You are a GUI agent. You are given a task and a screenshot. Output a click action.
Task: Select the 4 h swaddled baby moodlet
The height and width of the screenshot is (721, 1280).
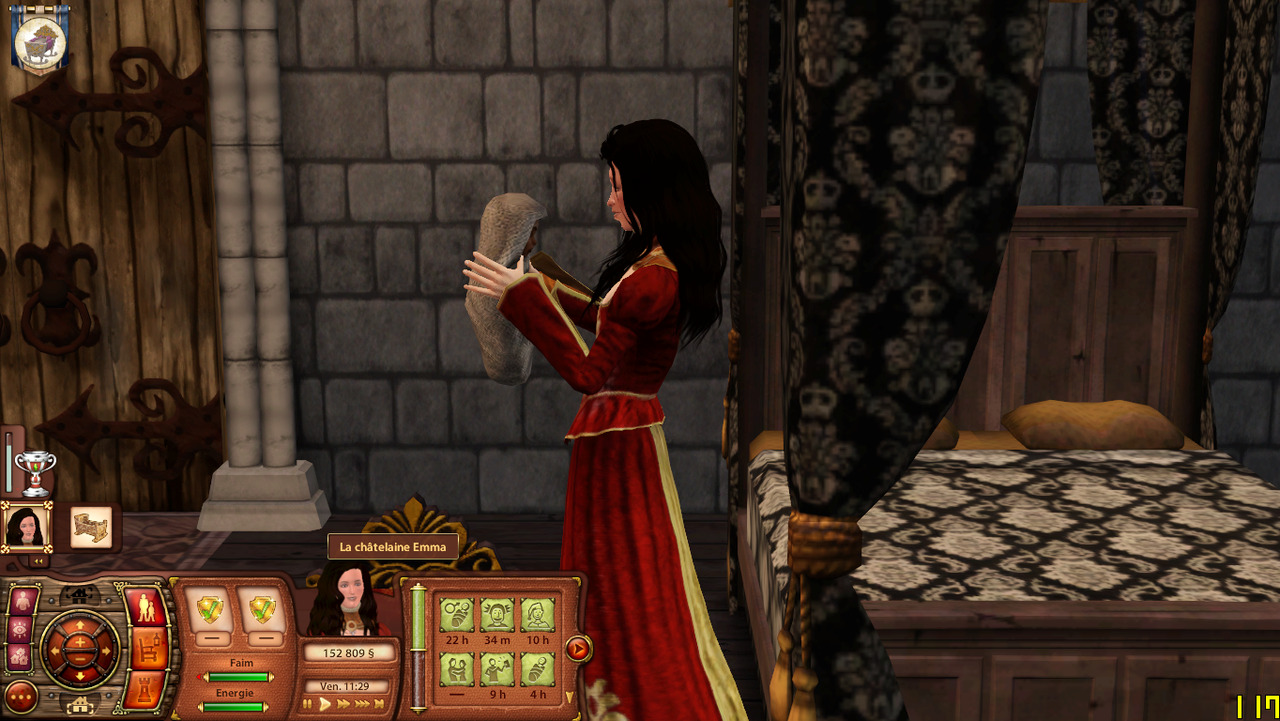tap(537, 669)
